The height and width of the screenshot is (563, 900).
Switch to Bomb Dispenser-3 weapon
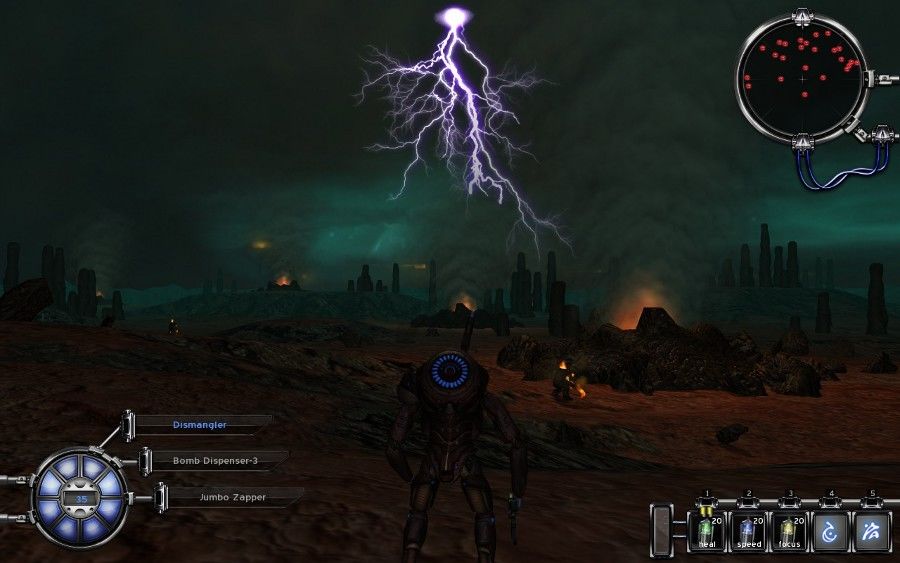pos(216,461)
